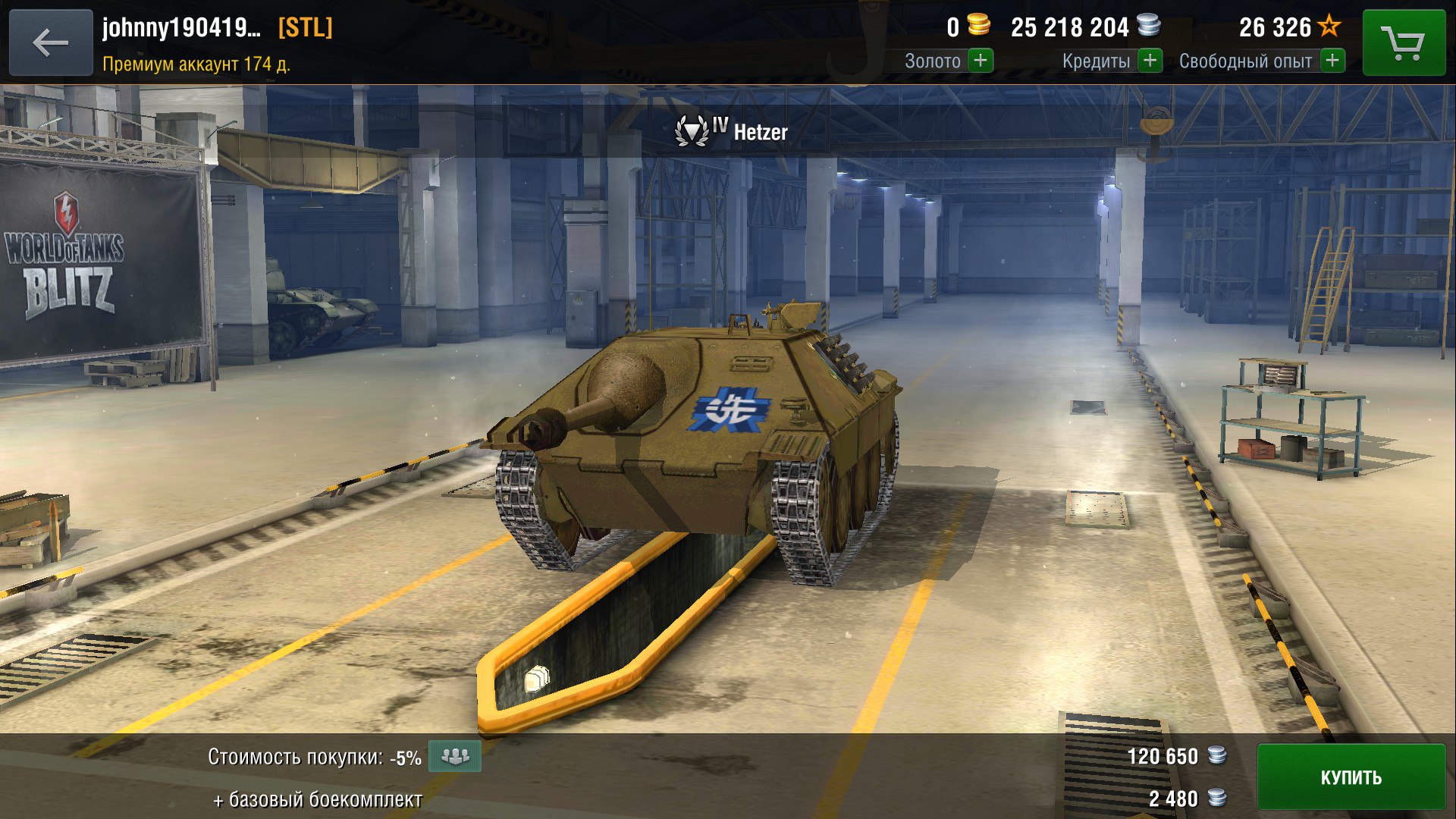1456x819 pixels.
Task: Open the clan discount icon beside -5%
Action: click(x=455, y=756)
